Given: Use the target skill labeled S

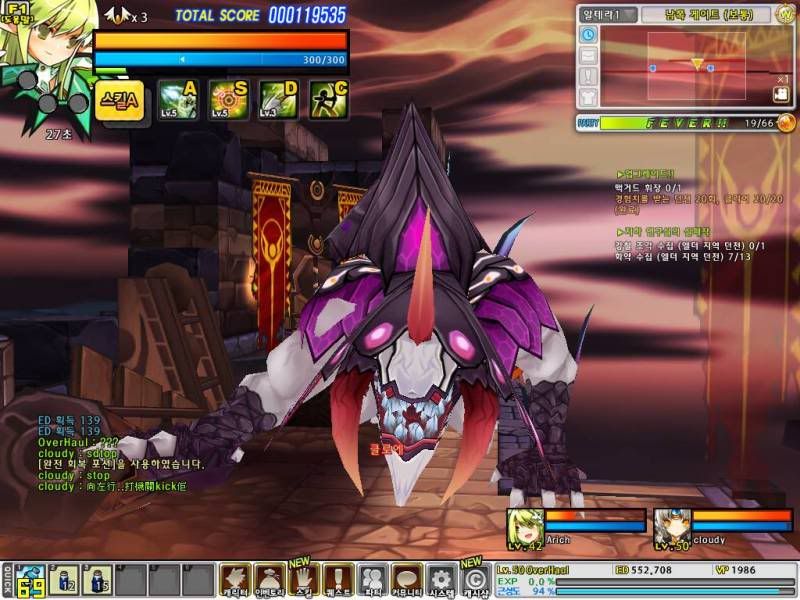Looking at the screenshot, I should (228, 99).
